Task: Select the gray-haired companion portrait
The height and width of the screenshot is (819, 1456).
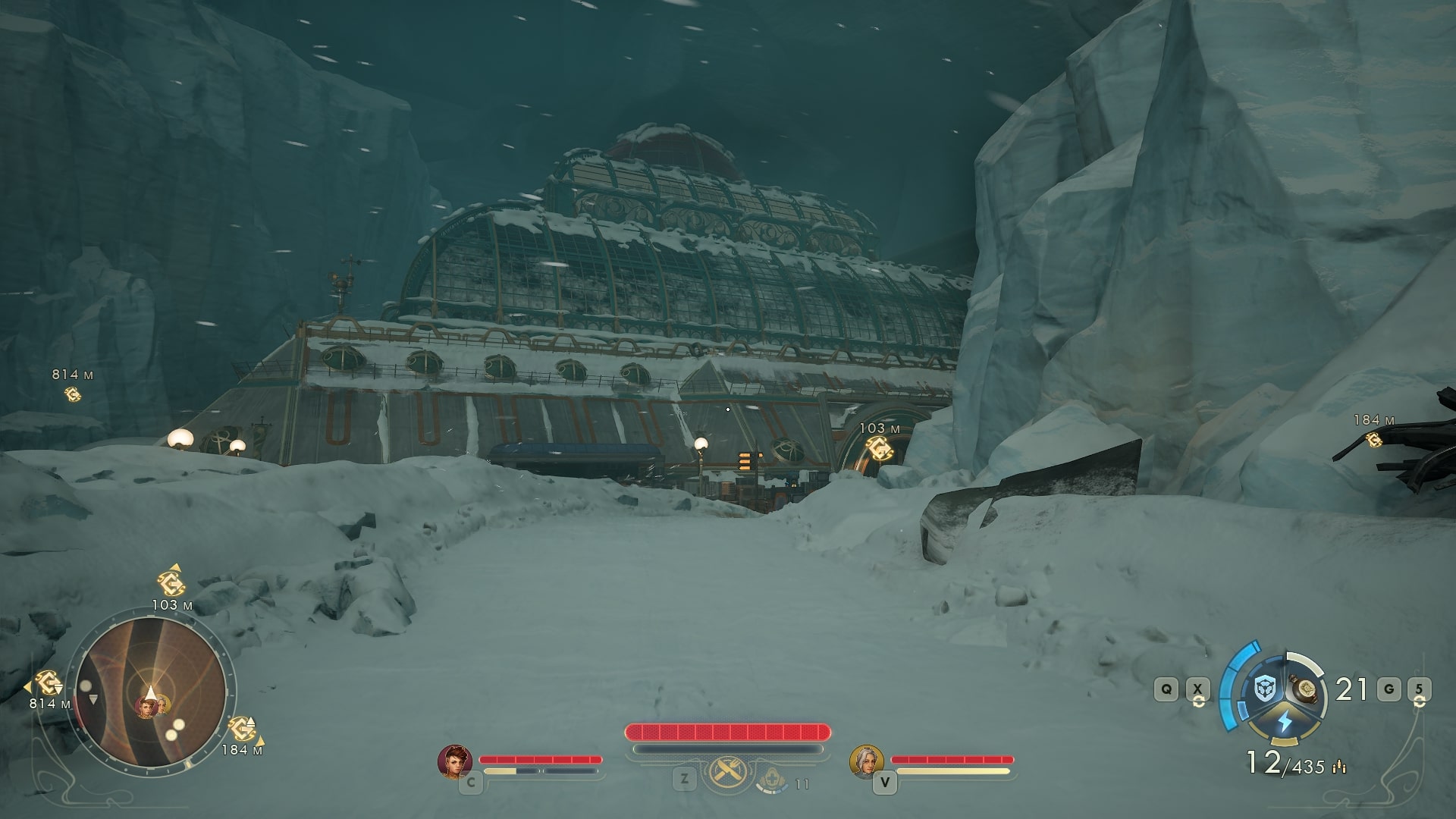Action: (867, 761)
